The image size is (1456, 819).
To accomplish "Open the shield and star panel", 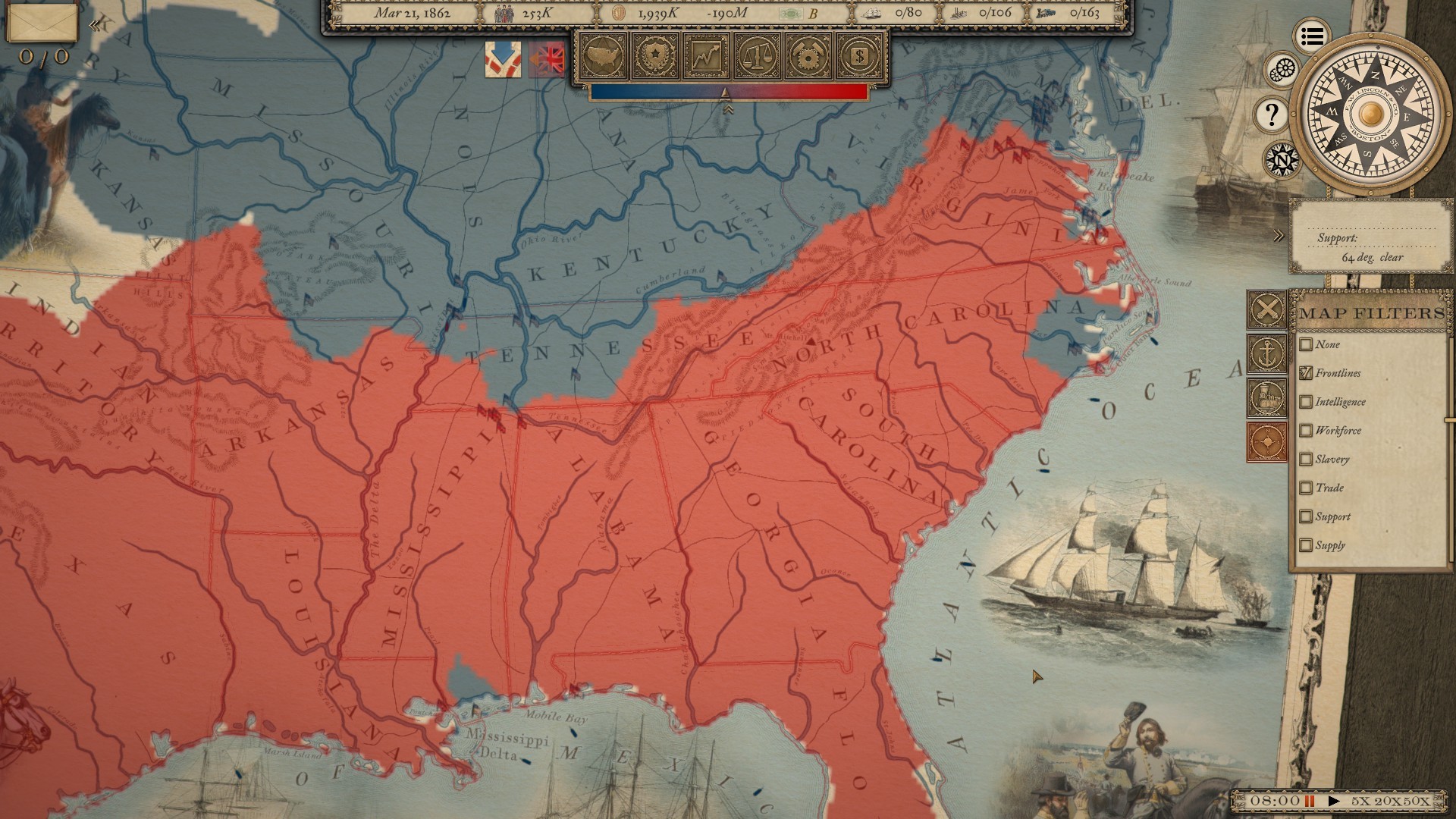I will click(x=655, y=55).
